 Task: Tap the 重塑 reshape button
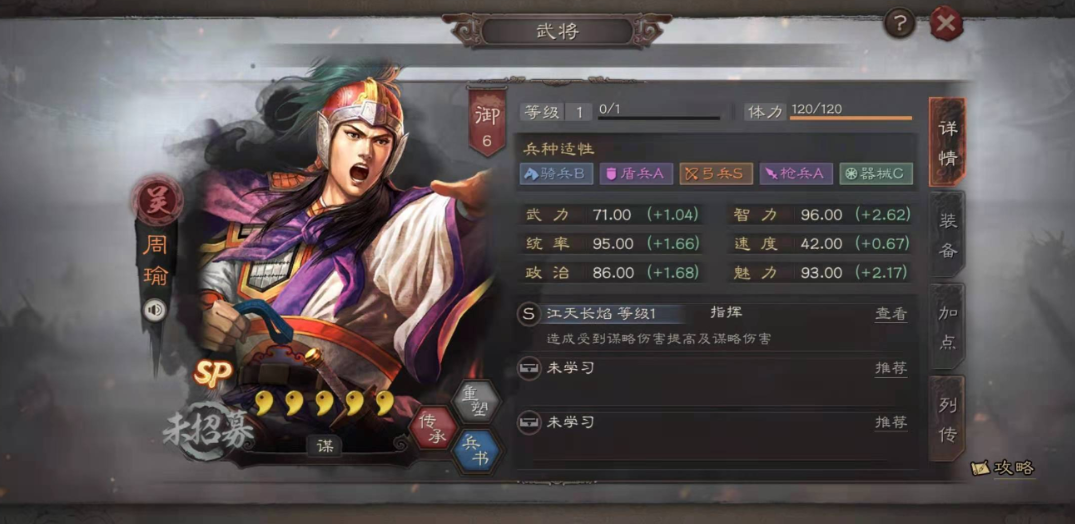(x=472, y=401)
